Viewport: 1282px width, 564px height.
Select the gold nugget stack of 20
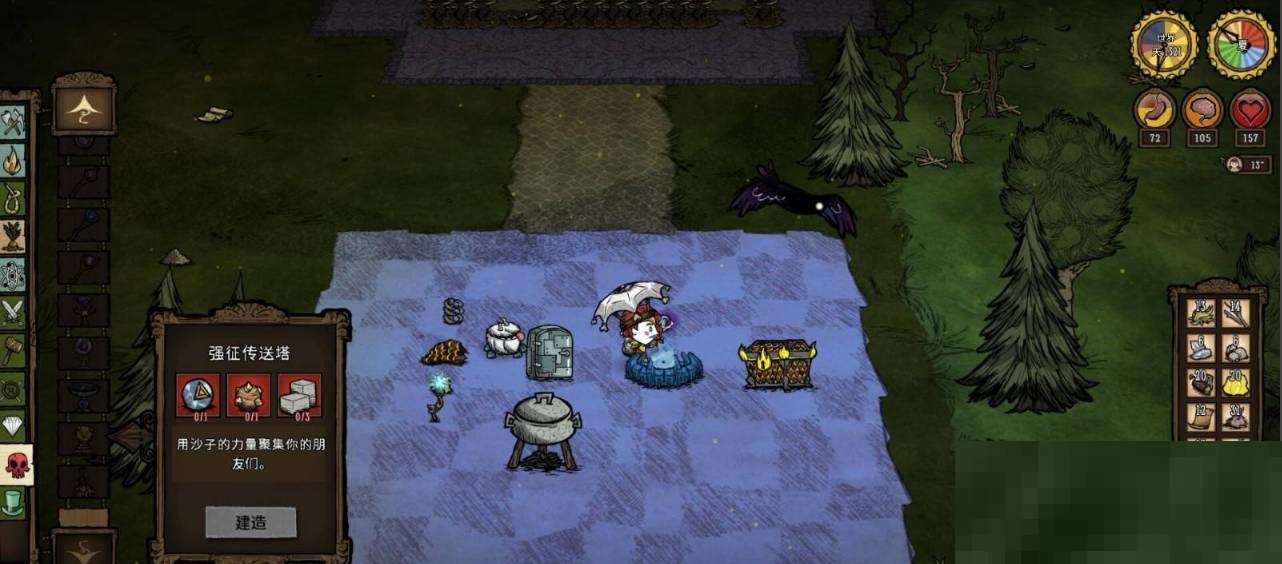click(1236, 382)
